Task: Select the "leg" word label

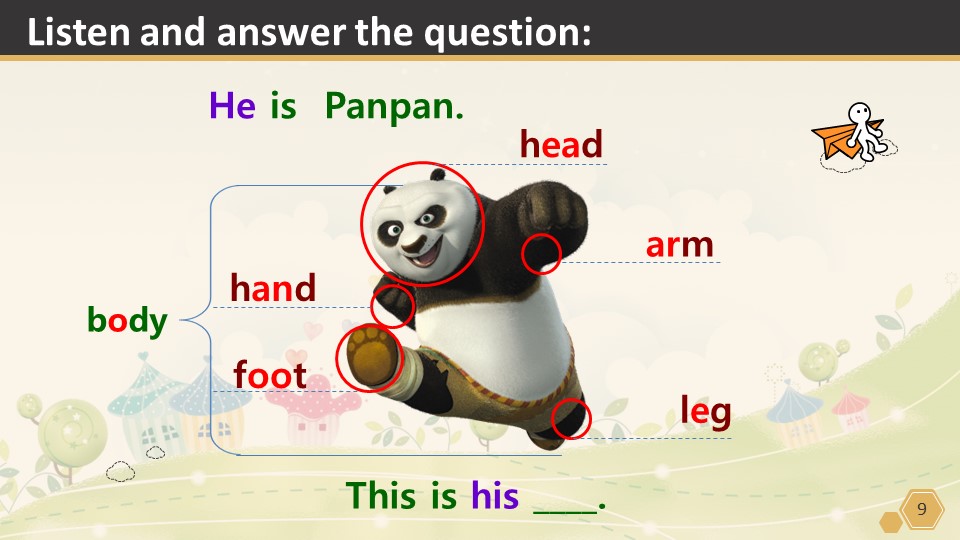Action: (705, 410)
